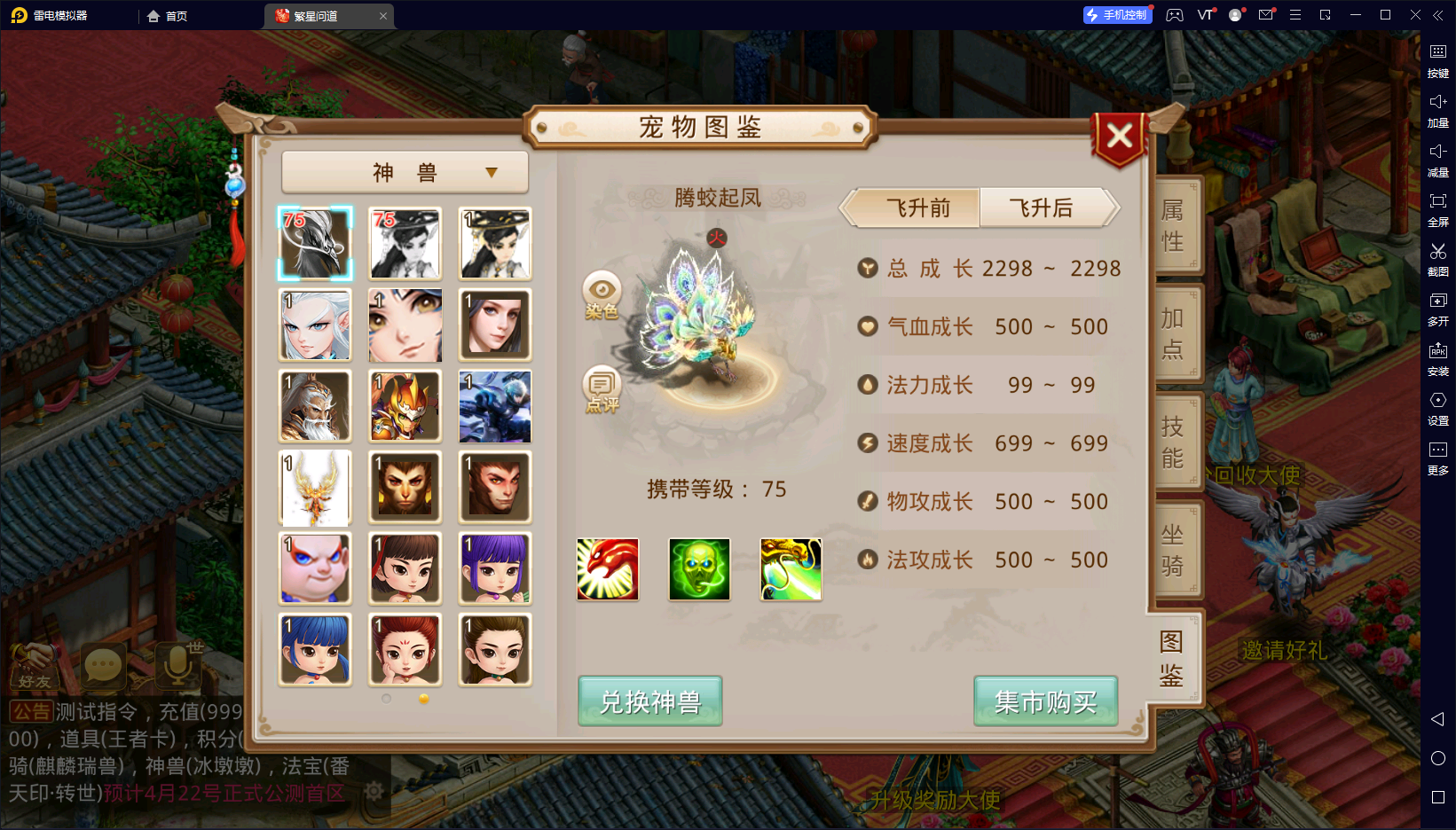The height and width of the screenshot is (830, 1456).
Task: Go to the 技能 side tab
Action: (1173, 442)
